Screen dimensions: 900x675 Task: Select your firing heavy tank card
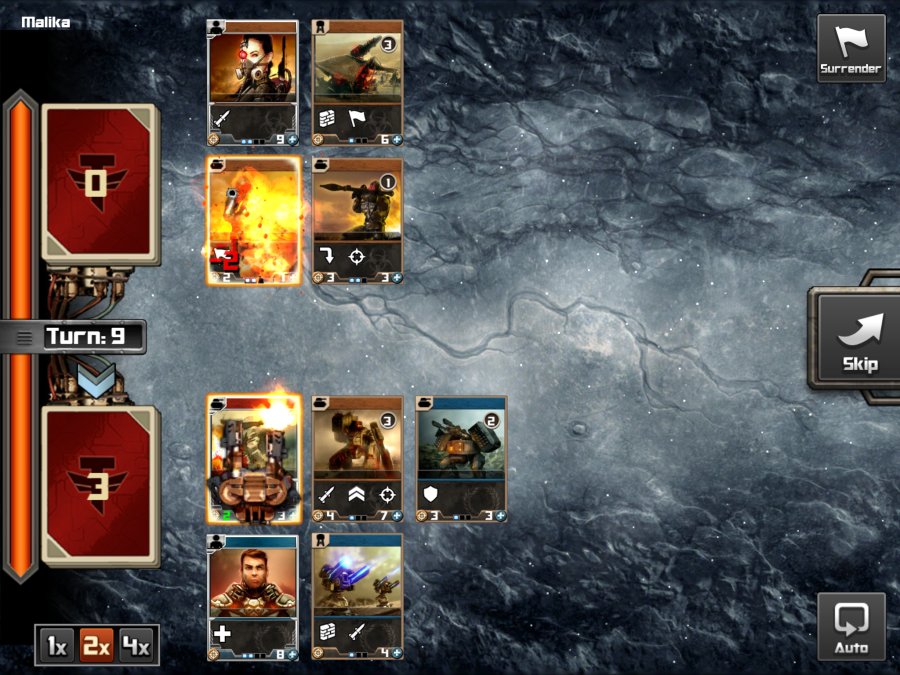coord(253,459)
